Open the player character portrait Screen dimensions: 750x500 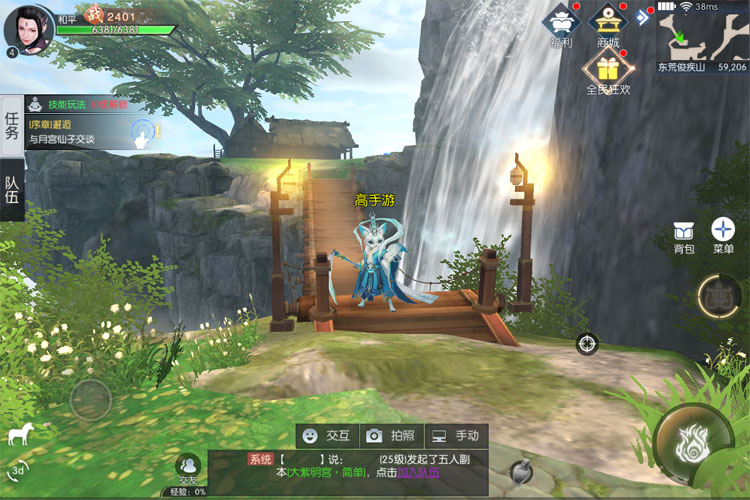(x=29, y=27)
